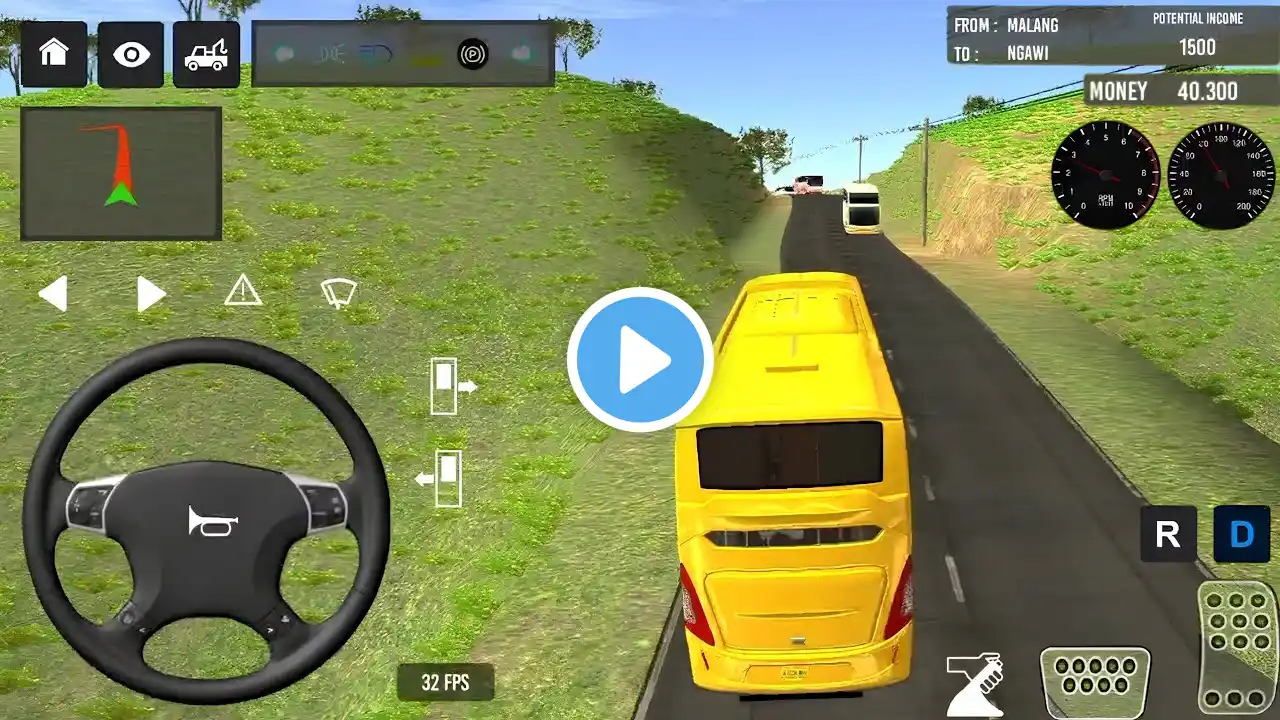
Task: Tap the navigation minimap
Action: (x=121, y=174)
